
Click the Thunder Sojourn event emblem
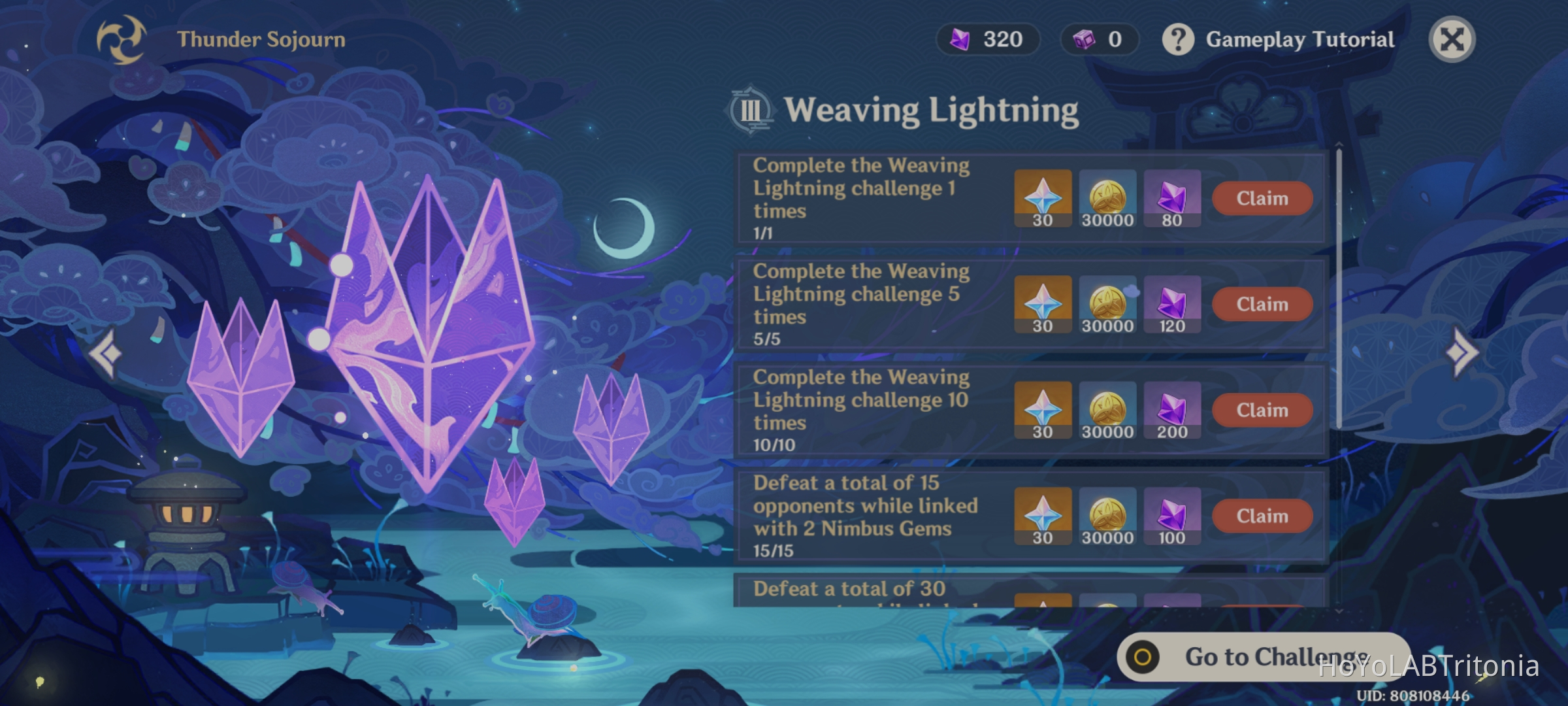coord(122,41)
